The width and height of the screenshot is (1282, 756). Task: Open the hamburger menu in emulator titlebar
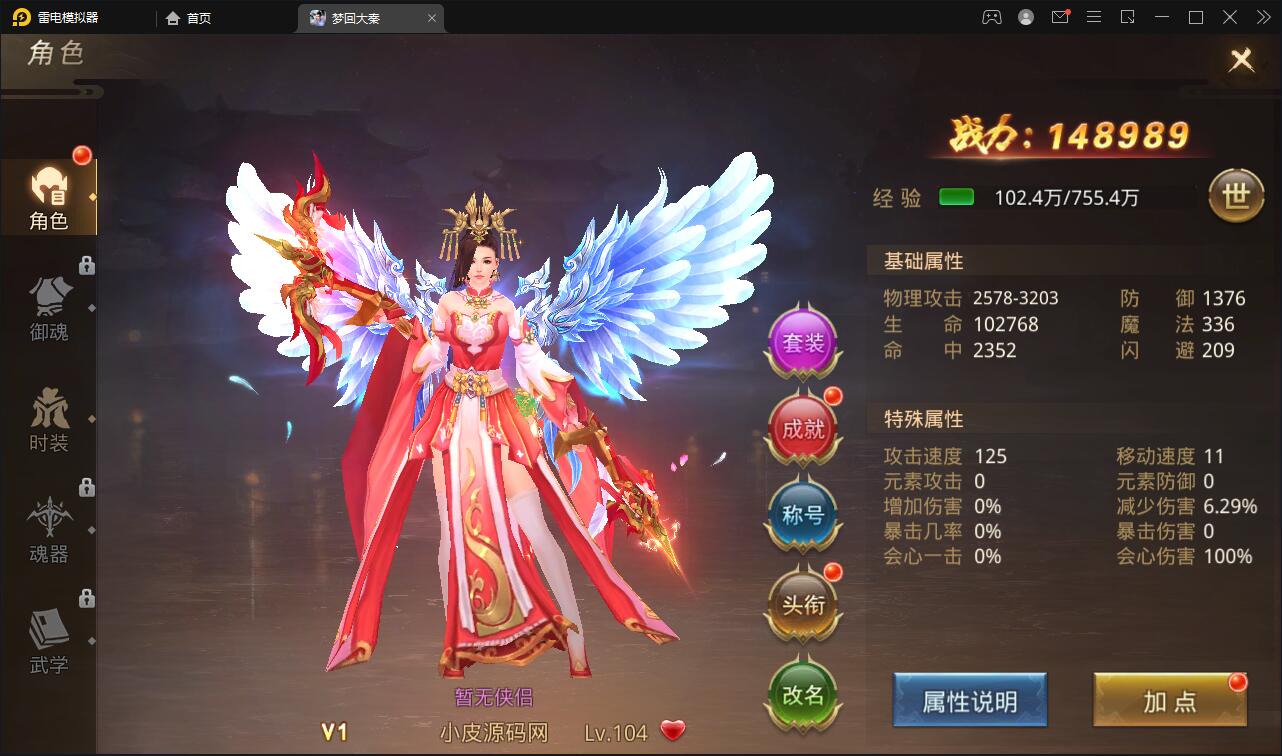click(1095, 17)
